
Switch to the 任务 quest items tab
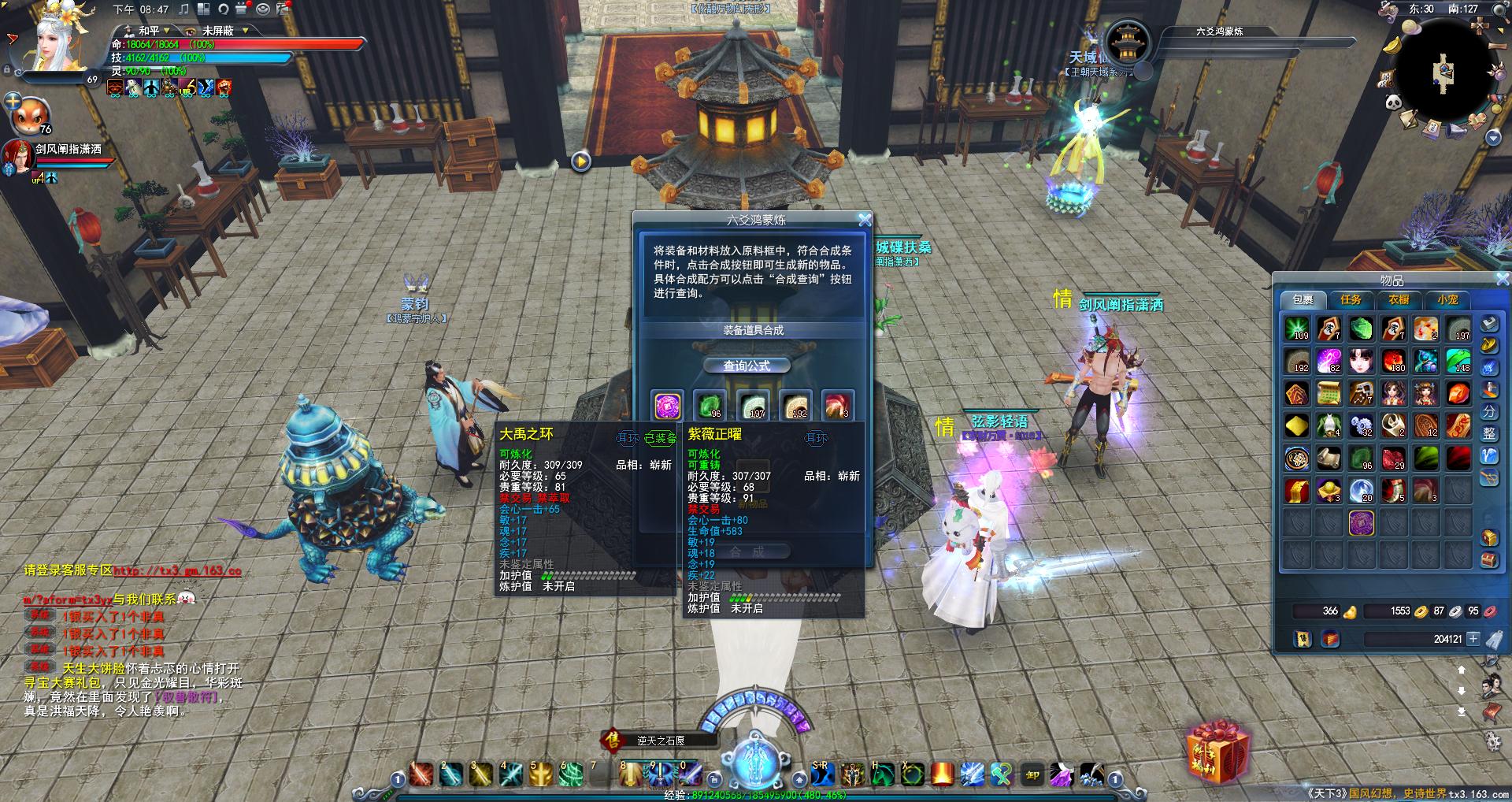[1351, 300]
